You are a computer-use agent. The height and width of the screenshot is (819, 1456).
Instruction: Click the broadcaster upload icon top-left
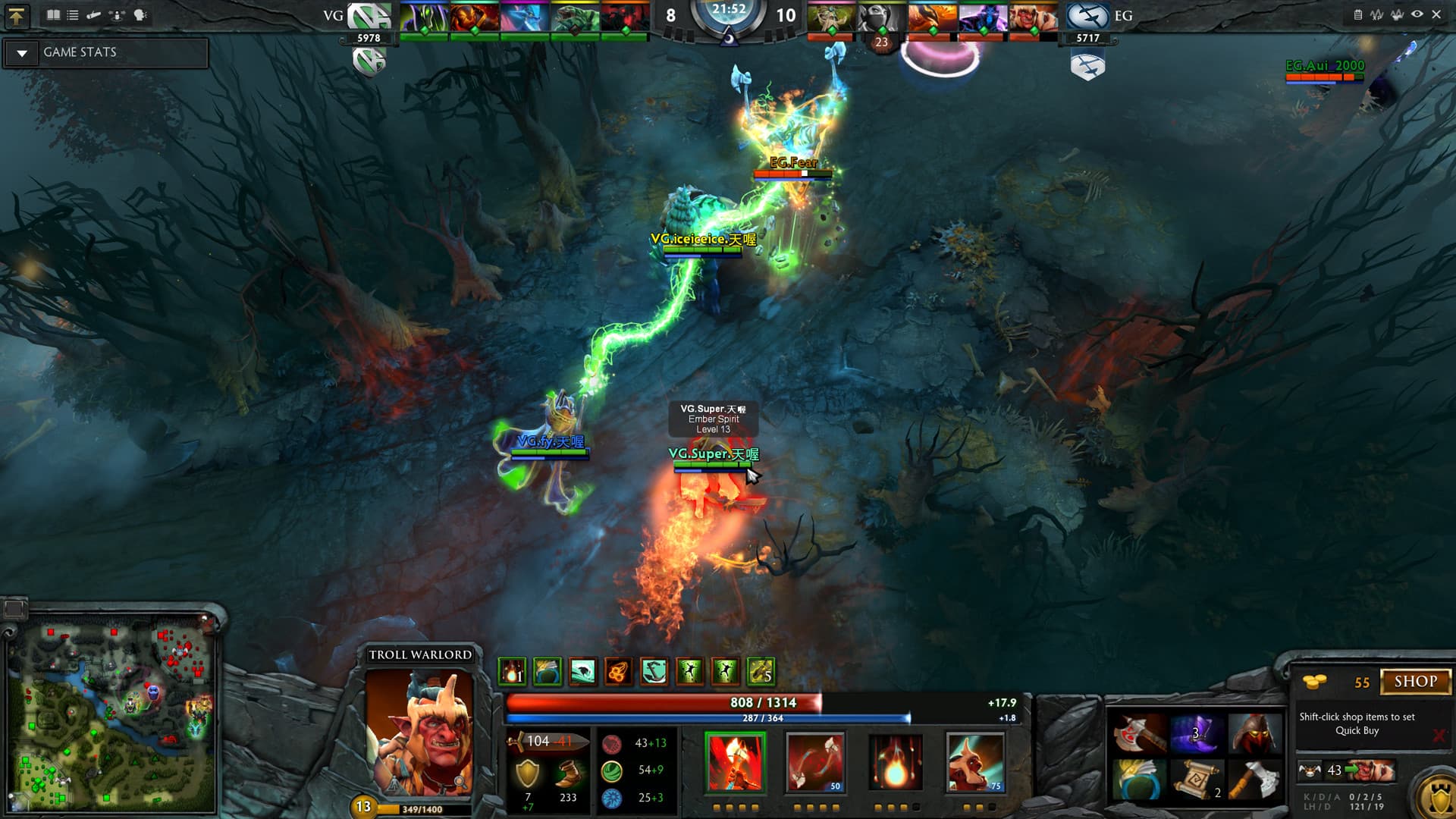[x=17, y=15]
